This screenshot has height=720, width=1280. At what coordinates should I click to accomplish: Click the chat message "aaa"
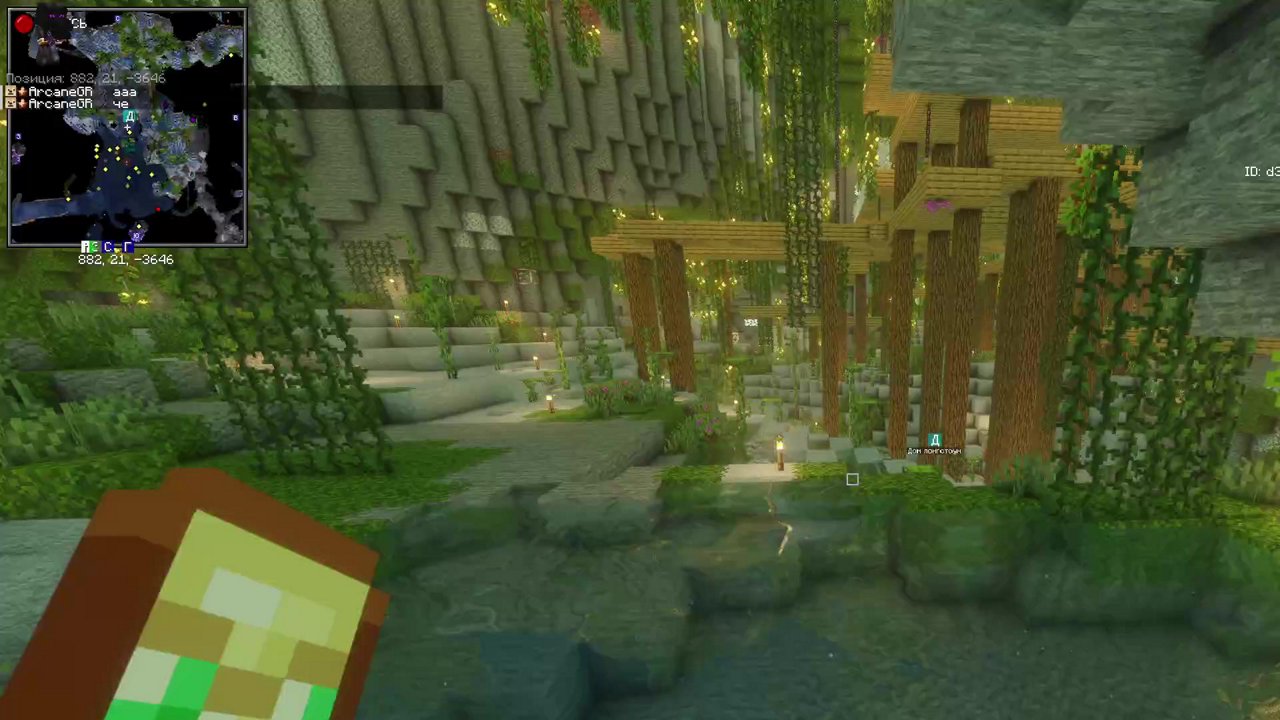coord(124,91)
